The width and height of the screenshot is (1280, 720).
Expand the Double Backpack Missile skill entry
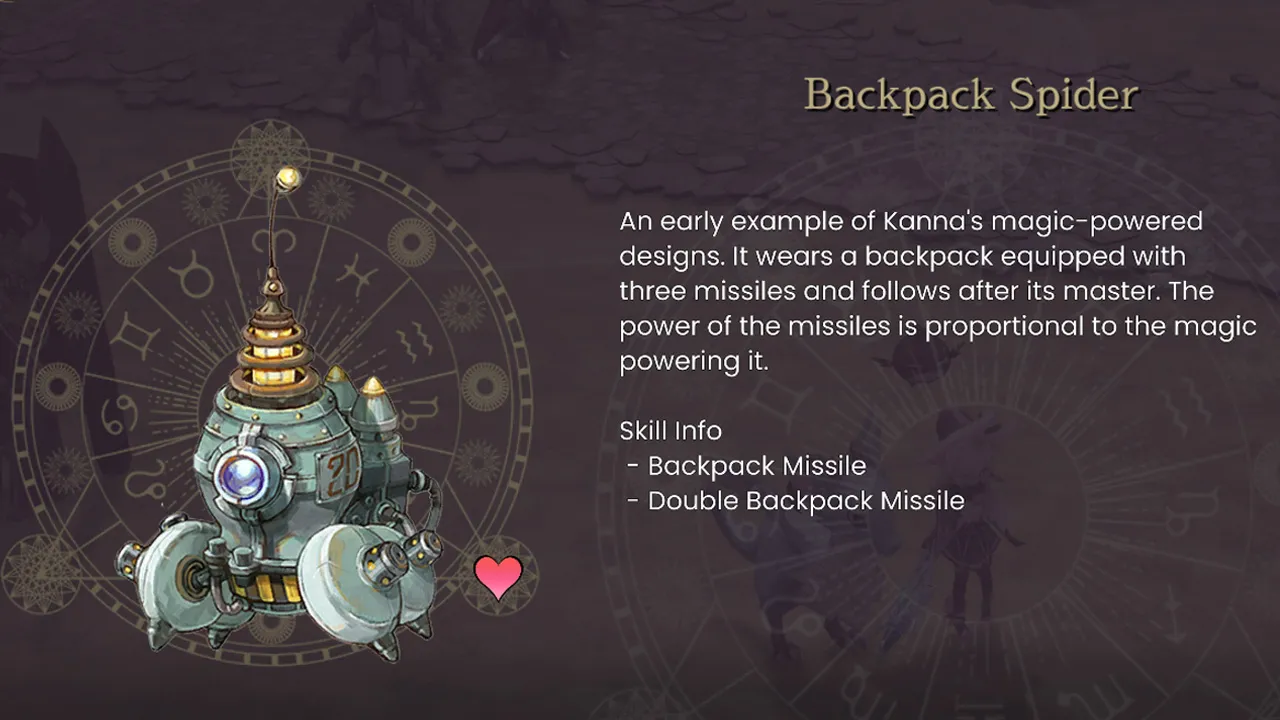coord(804,500)
